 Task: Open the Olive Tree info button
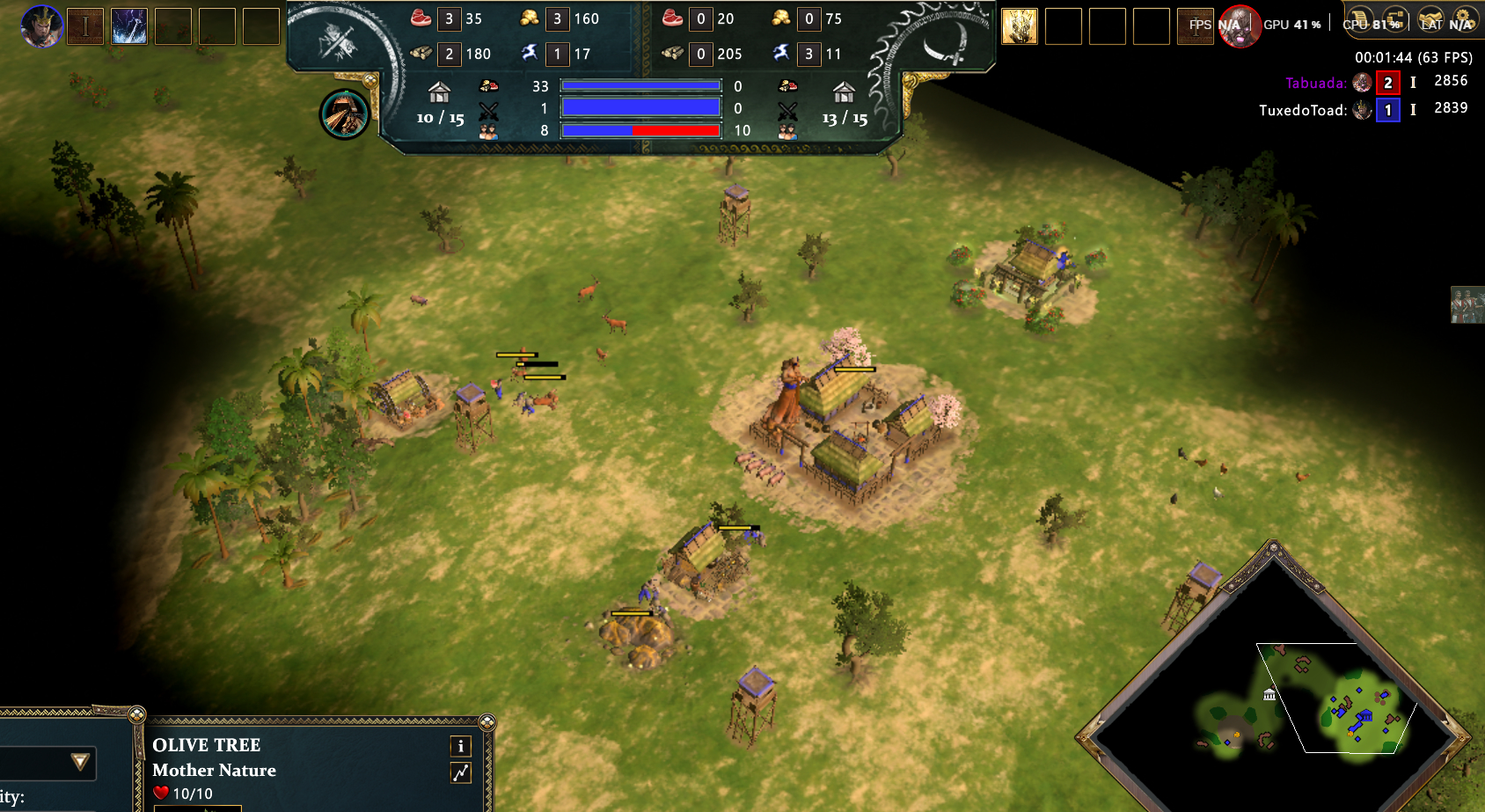pyautogui.click(x=461, y=746)
